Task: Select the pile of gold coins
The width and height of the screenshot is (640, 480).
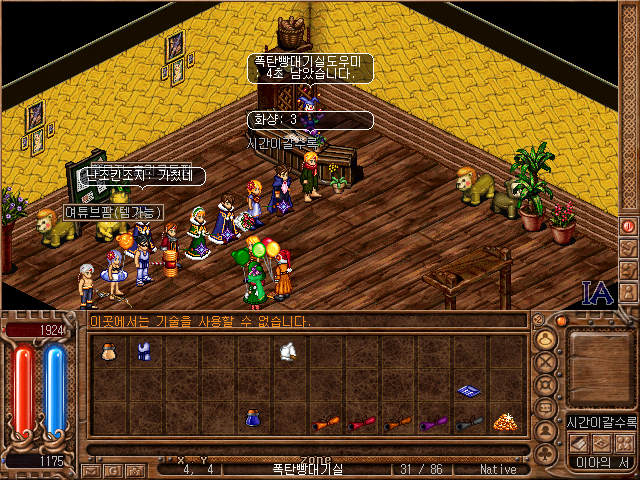Action: [504, 422]
